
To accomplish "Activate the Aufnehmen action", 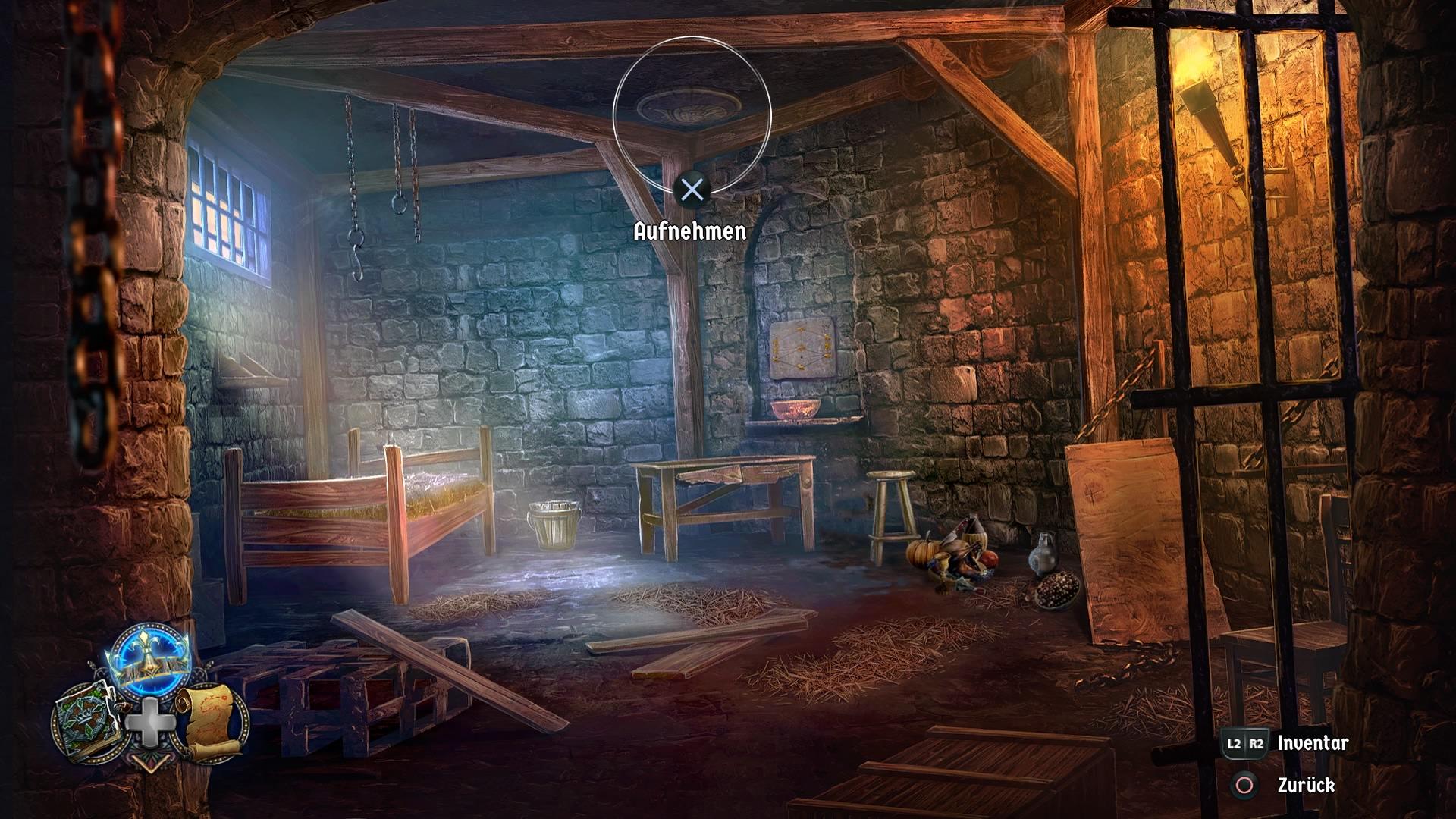I will pyautogui.click(x=691, y=231).
